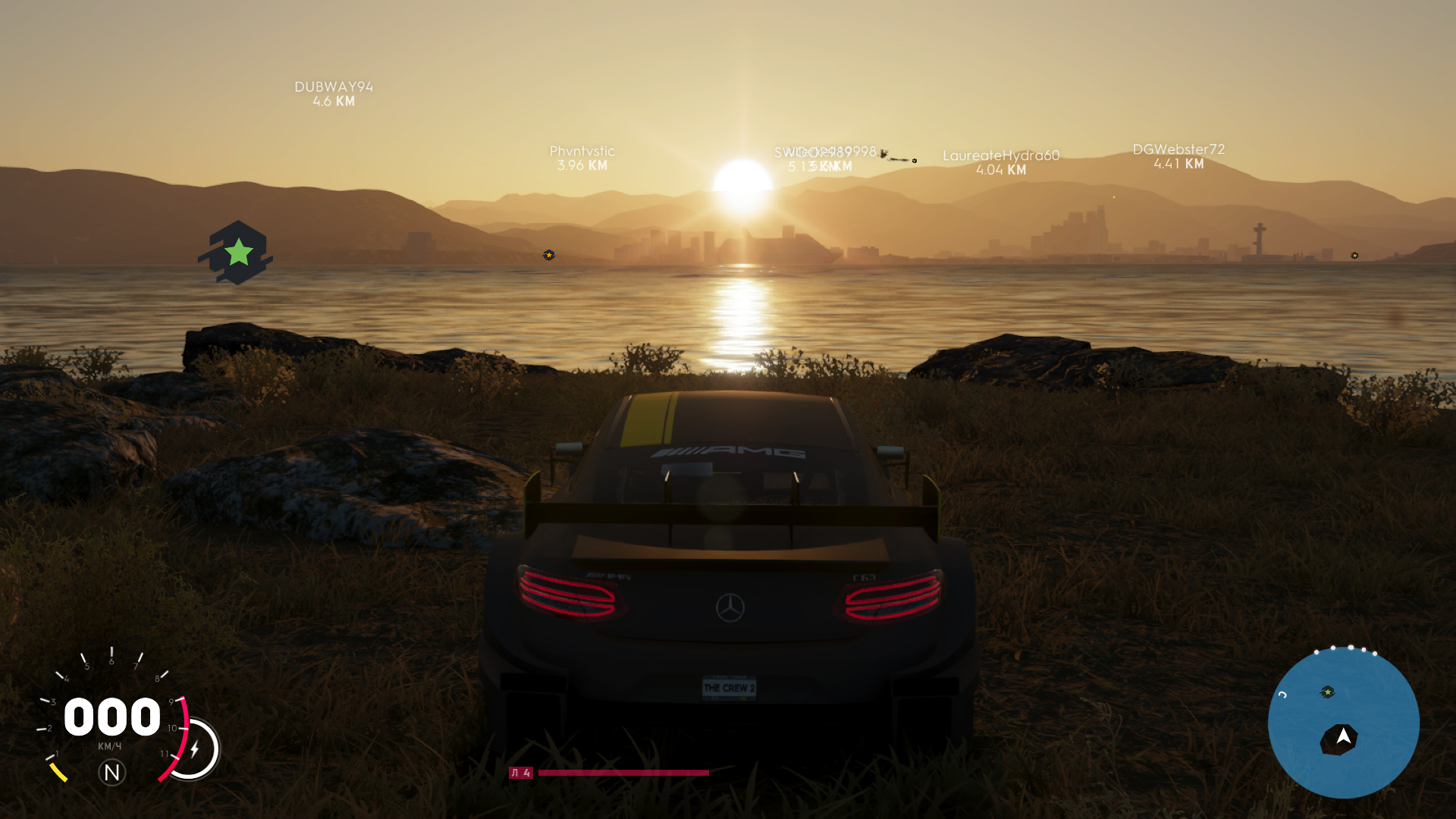Click the lightning bolt nitro icon

tap(195, 749)
